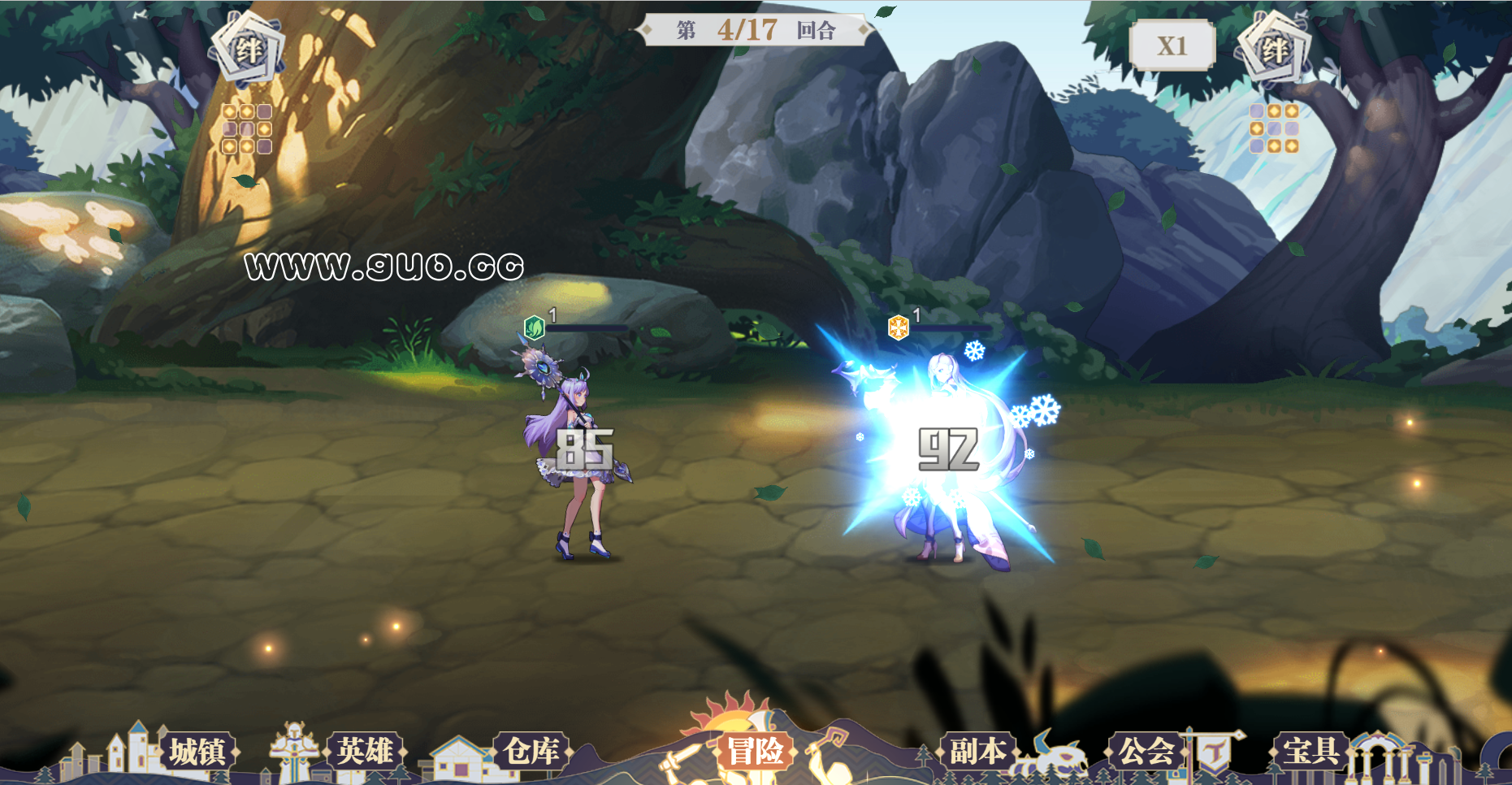1512x785 pixels.
Task: Enter the 副本 (Dungeon) menu
Action: click(x=977, y=752)
